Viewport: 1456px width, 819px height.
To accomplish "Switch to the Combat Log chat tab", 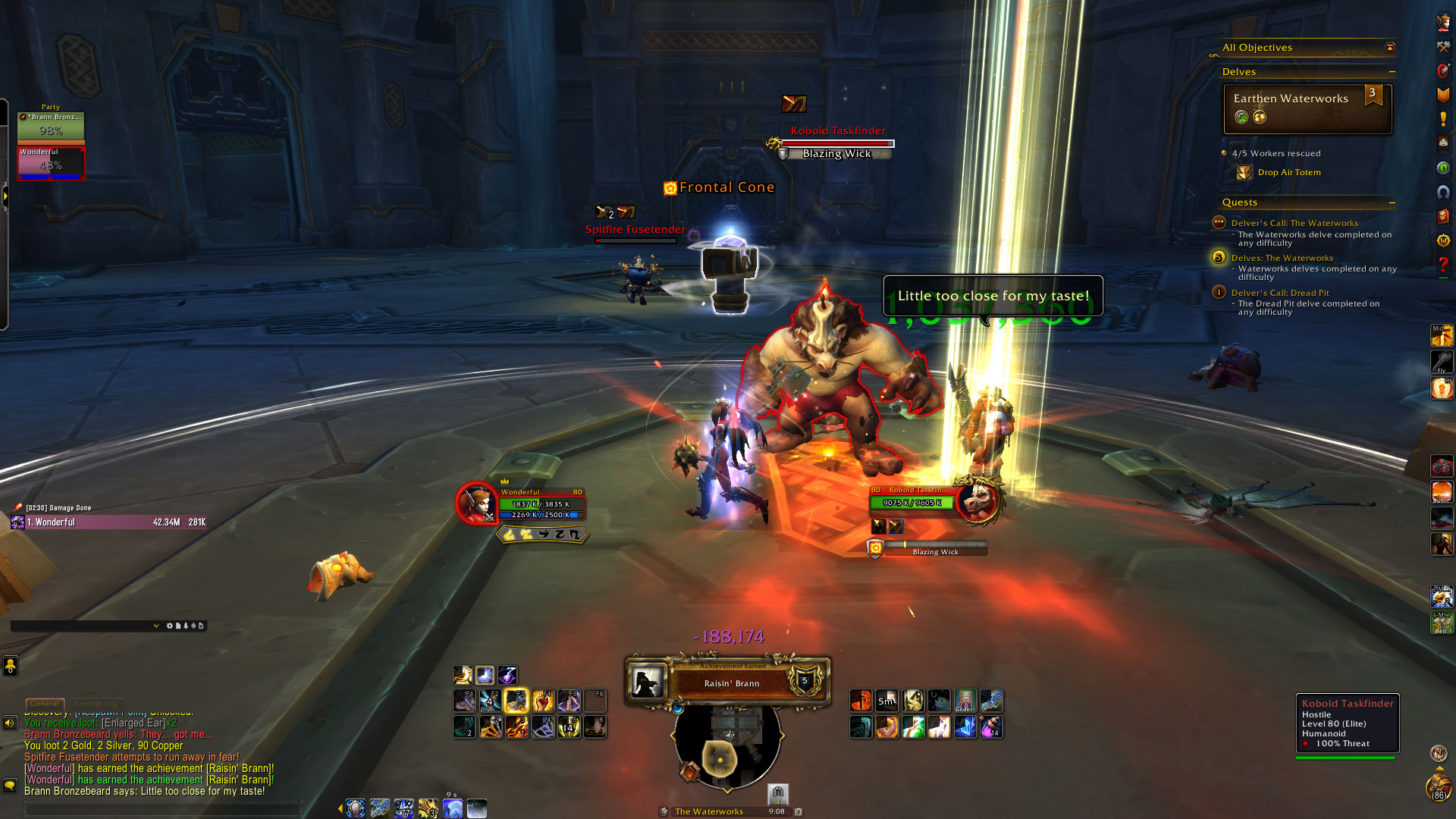I will point(96,704).
